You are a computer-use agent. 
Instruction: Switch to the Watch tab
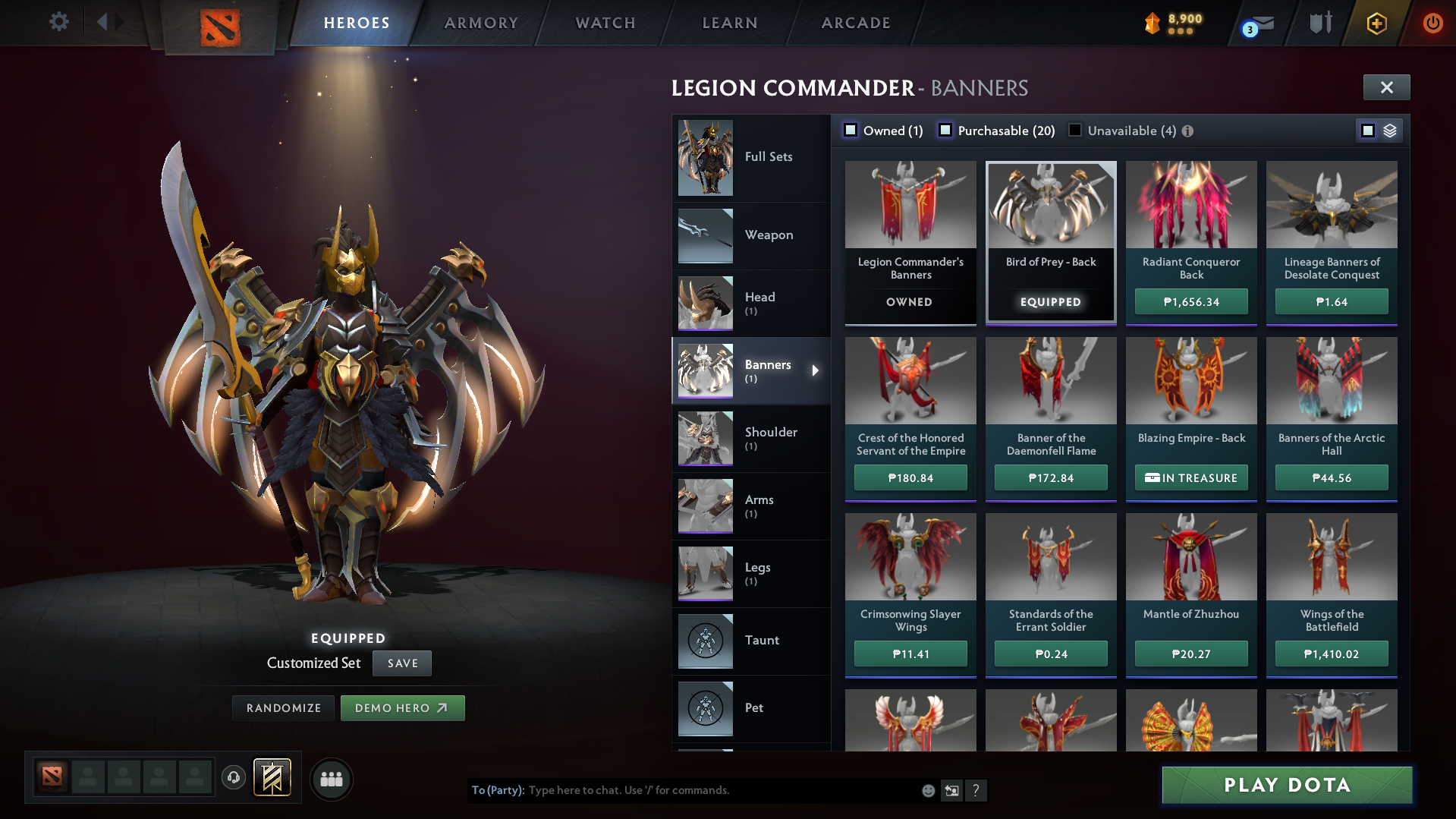pyautogui.click(x=605, y=23)
